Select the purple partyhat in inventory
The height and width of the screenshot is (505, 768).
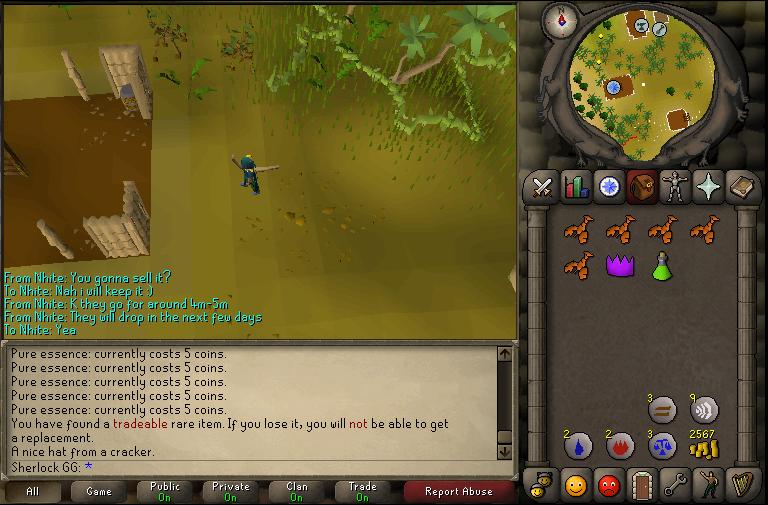click(620, 266)
